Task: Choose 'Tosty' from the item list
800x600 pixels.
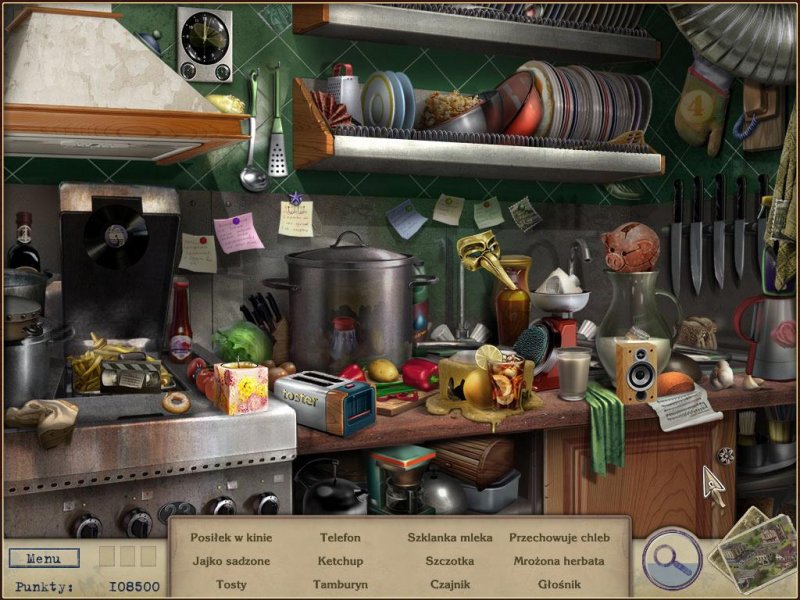Action: coord(231,584)
